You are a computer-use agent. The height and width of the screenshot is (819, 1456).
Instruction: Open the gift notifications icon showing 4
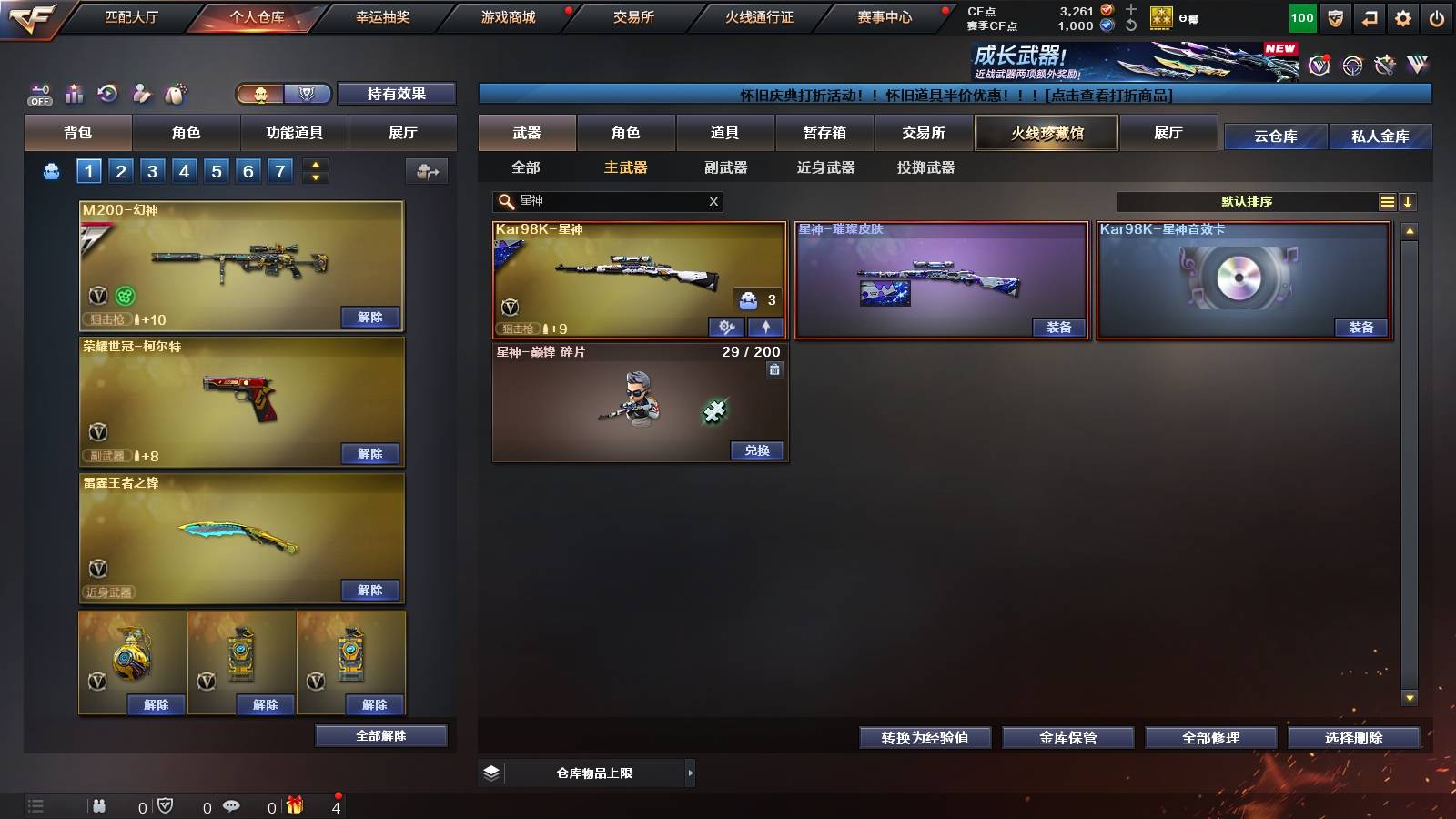(x=295, y=804)
